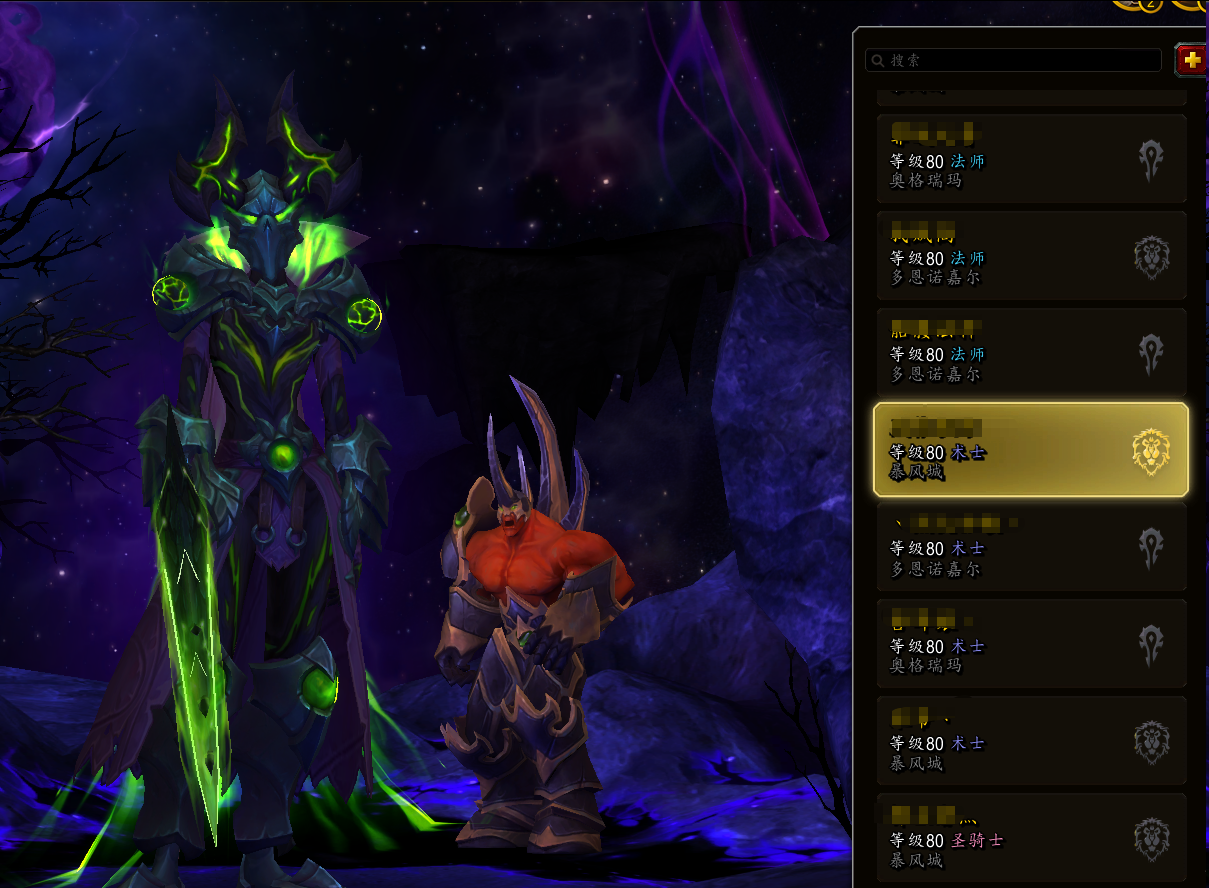
Task: Select the Warlock located in Orgrimmar
Action: [x=1031, y=644]
